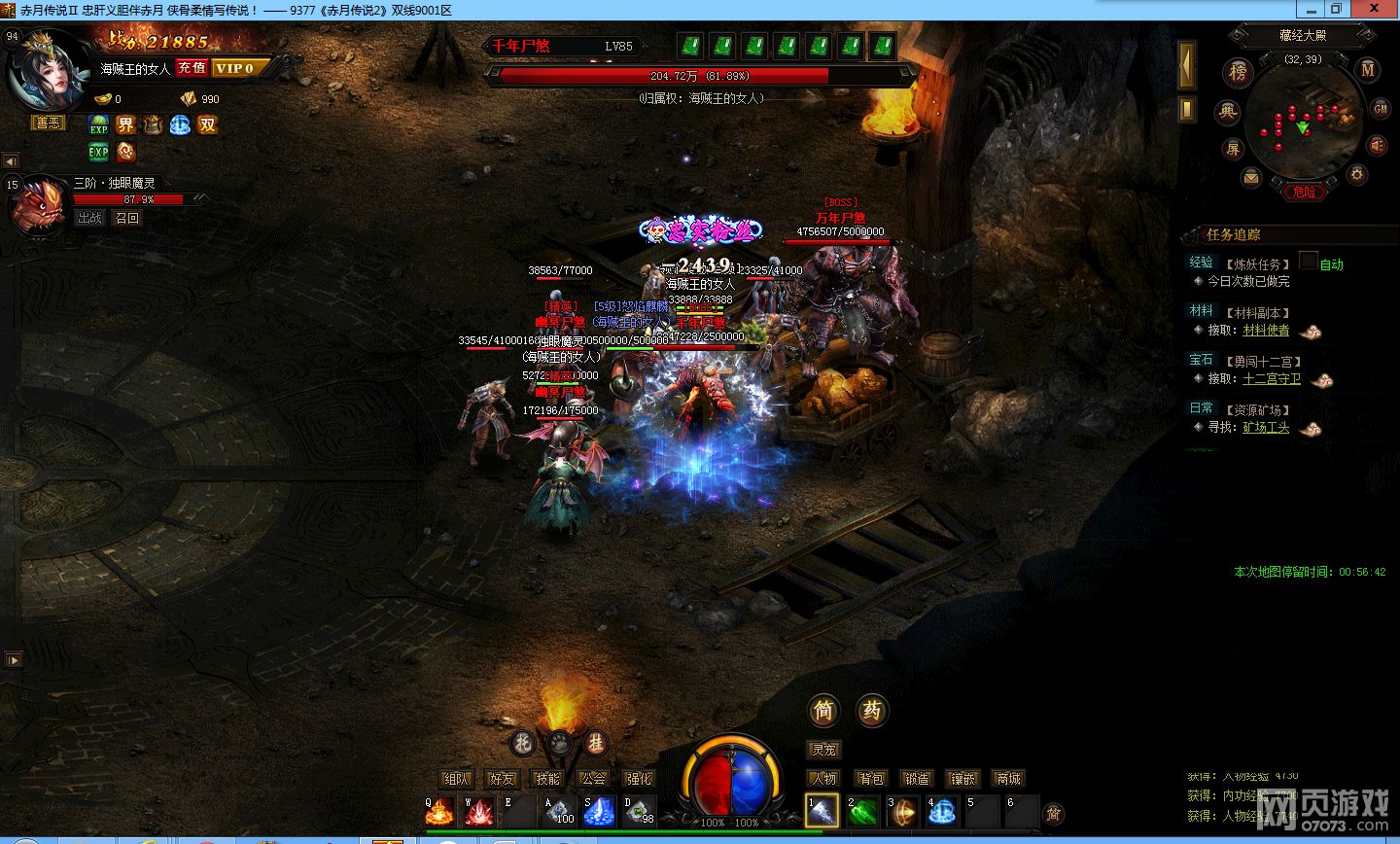1400x844 pixels.
Task: Click the 矿场工头 quest link
Action: [1266, 427]
